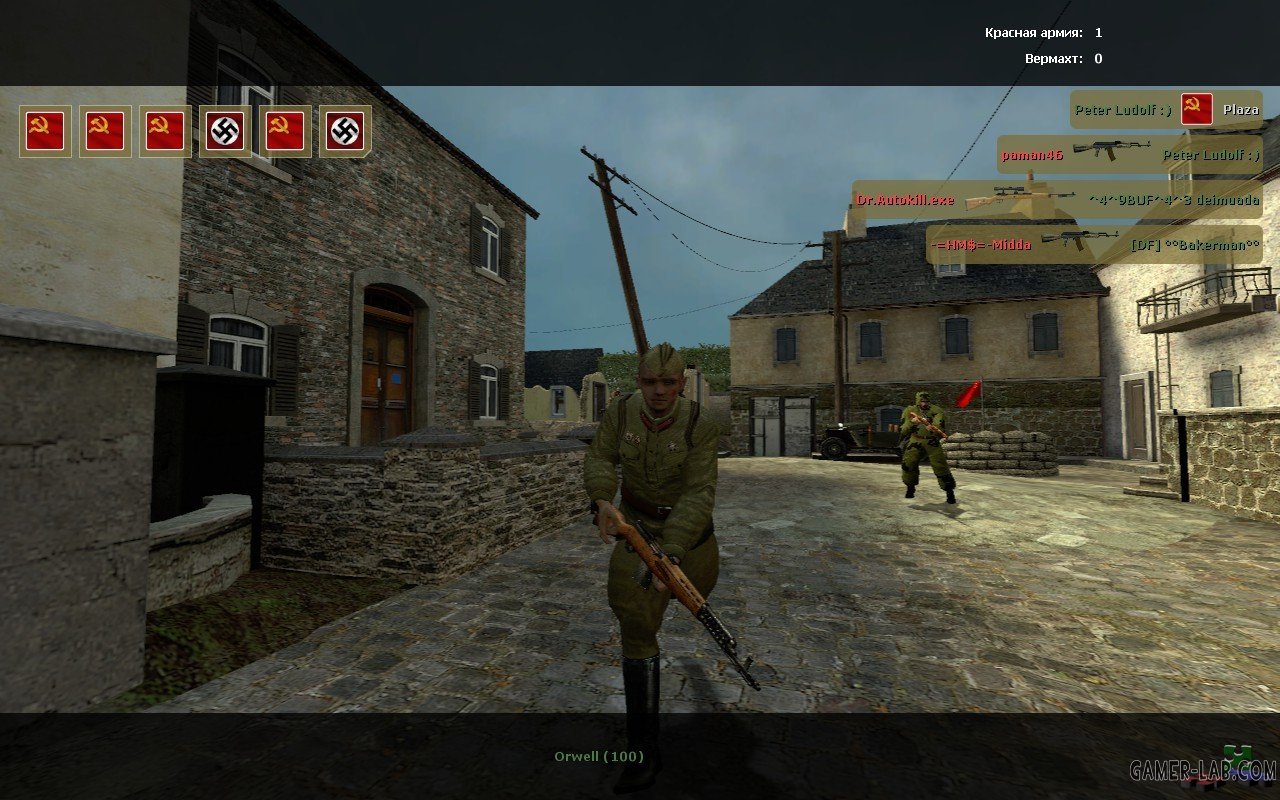
Task: Open the Gamer-Lab.com watermark link
Action: tap(1202, 770)
